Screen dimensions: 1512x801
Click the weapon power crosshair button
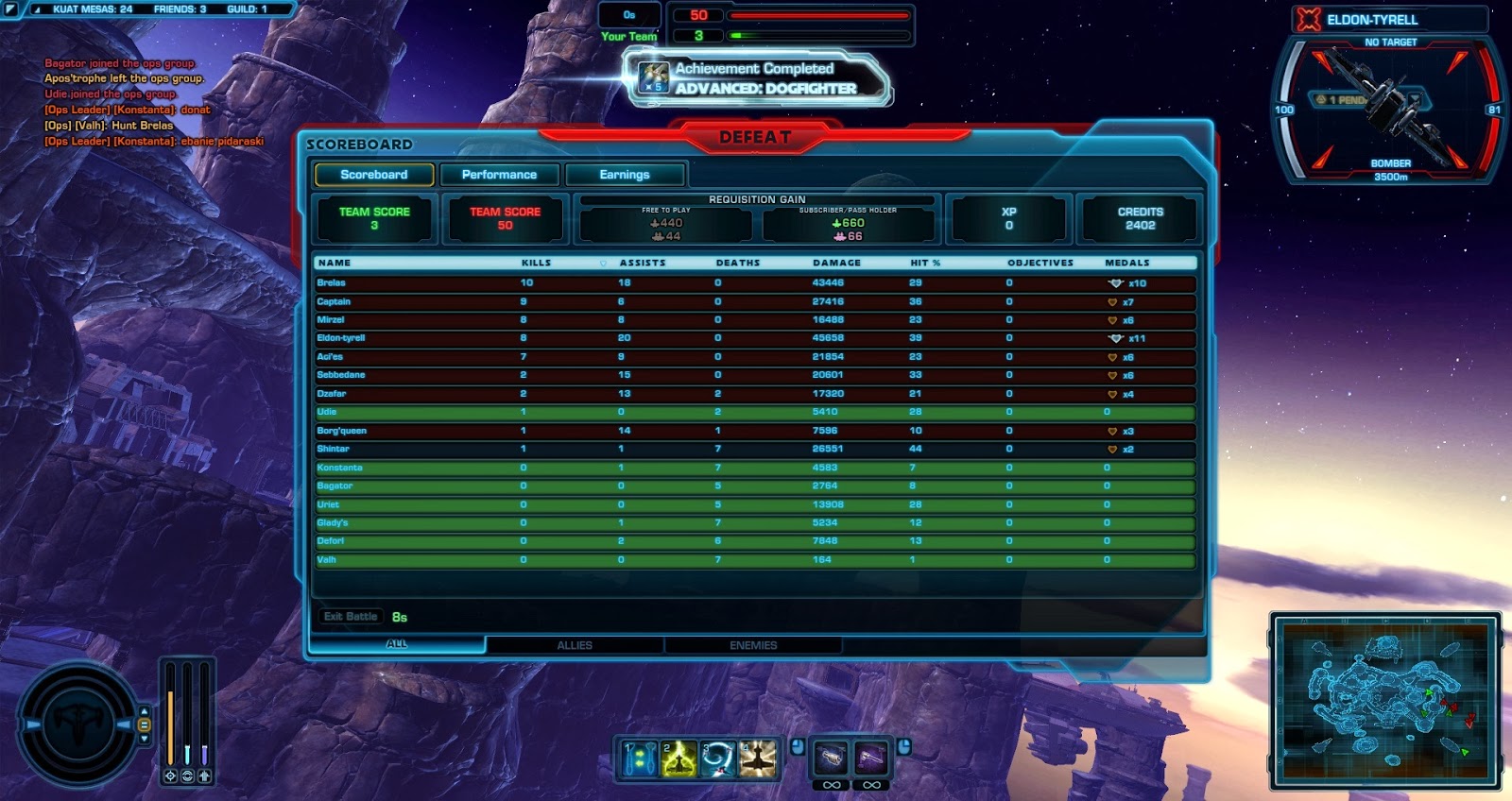click(x=170, y=775)
